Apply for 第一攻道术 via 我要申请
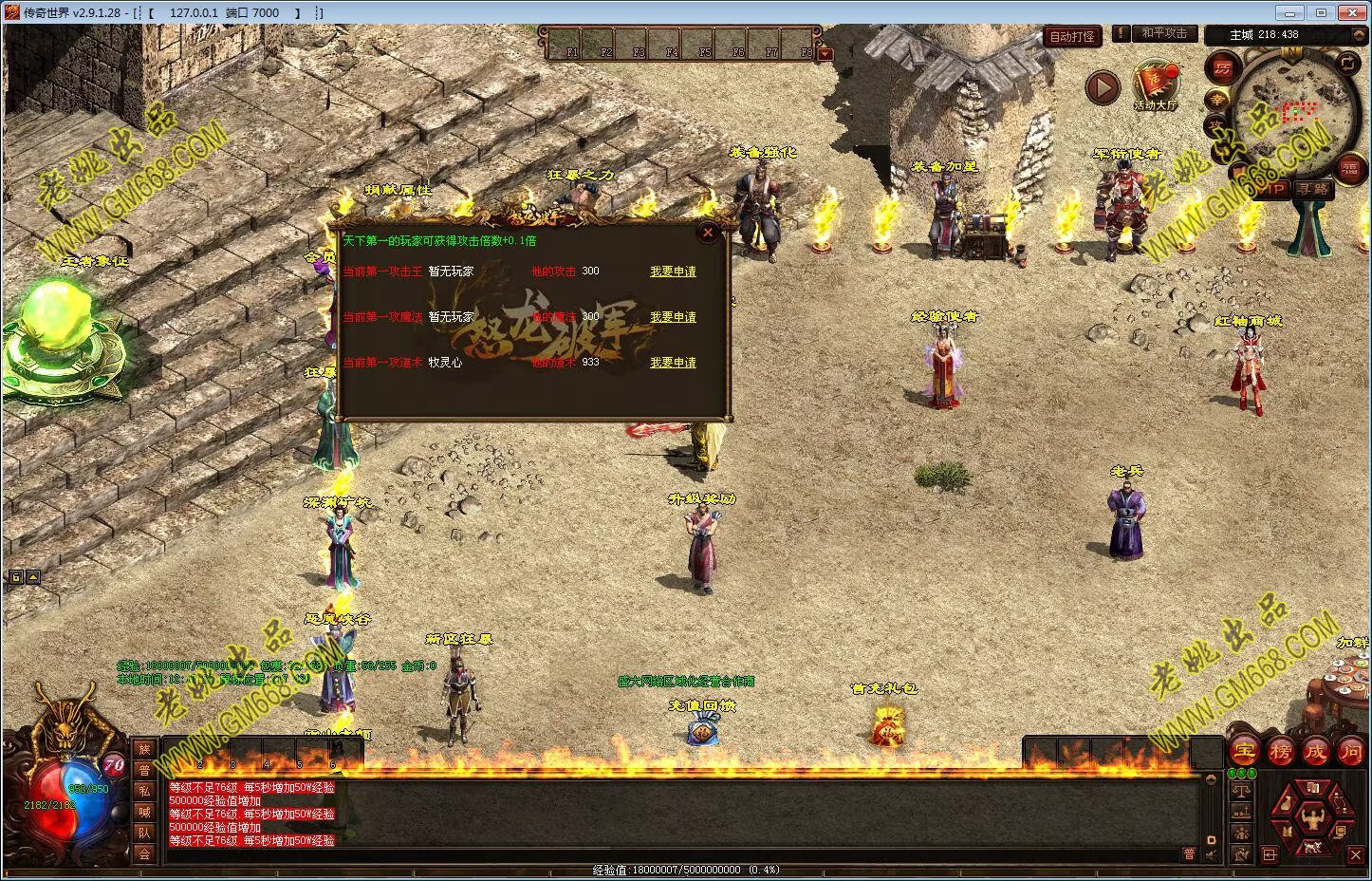Image resolution: width=1372 pixels, height=881 pixels. coord(673,363)
